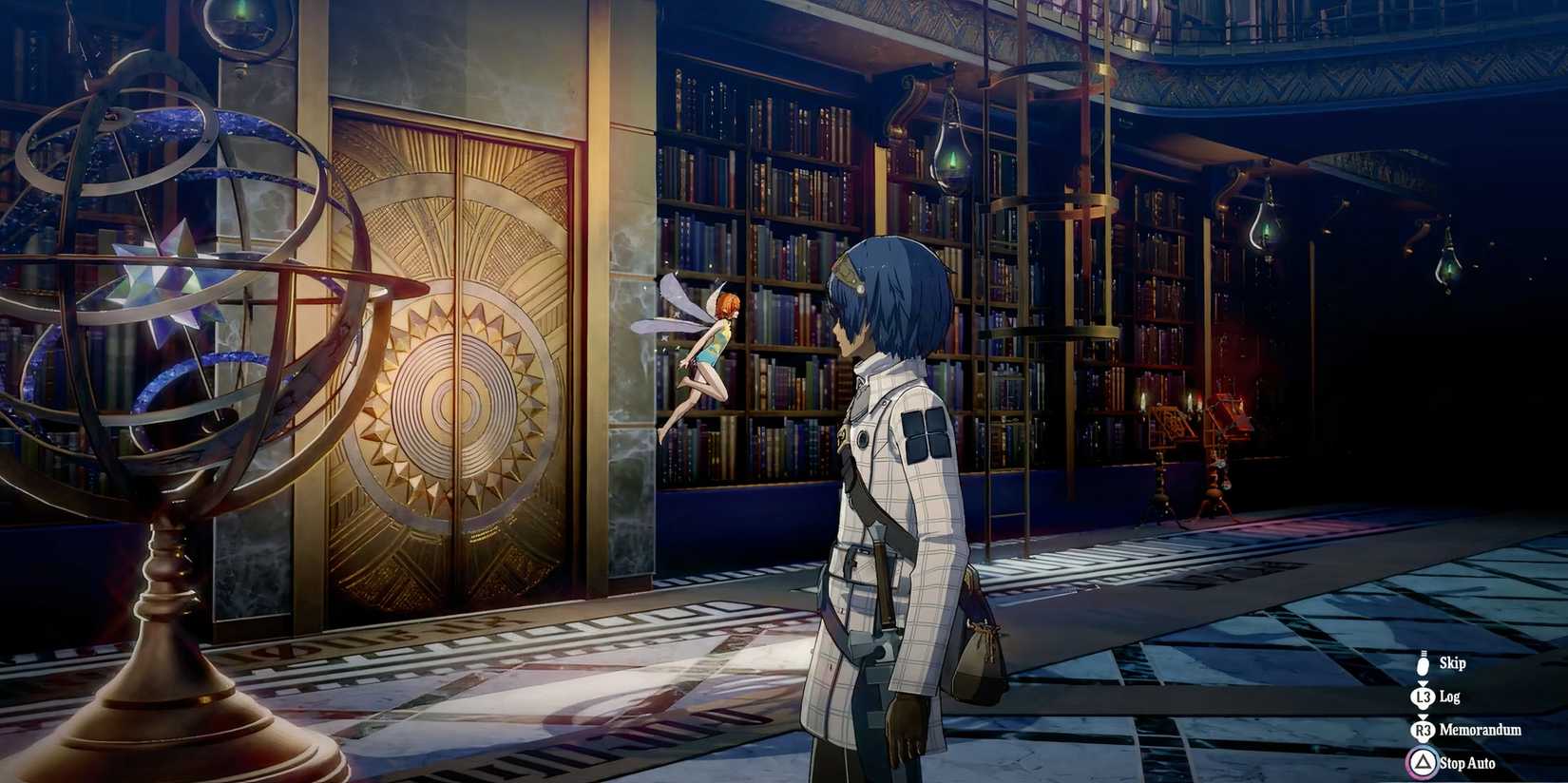The image size is (1568, 783).
Task: Open the Log entry from the prompt list
Action: pos(1451,697)
